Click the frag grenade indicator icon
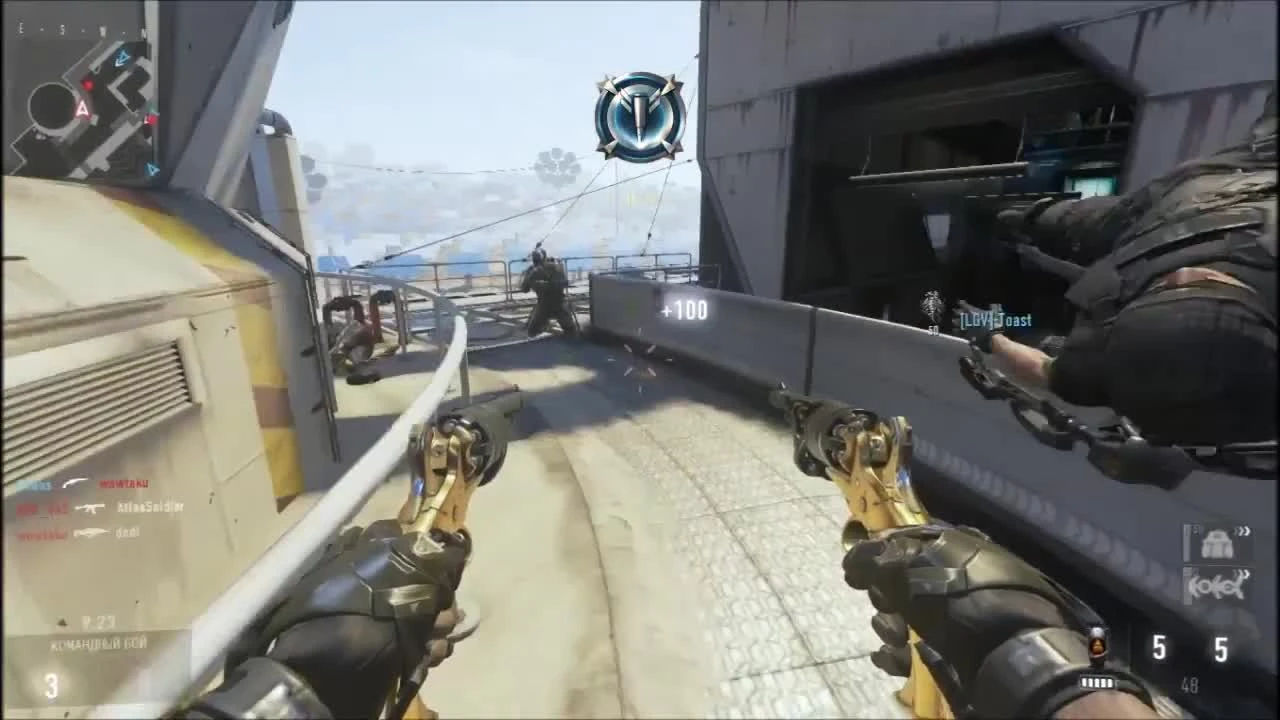The height and width of the screenshot is (720, 1280). 1098,645
